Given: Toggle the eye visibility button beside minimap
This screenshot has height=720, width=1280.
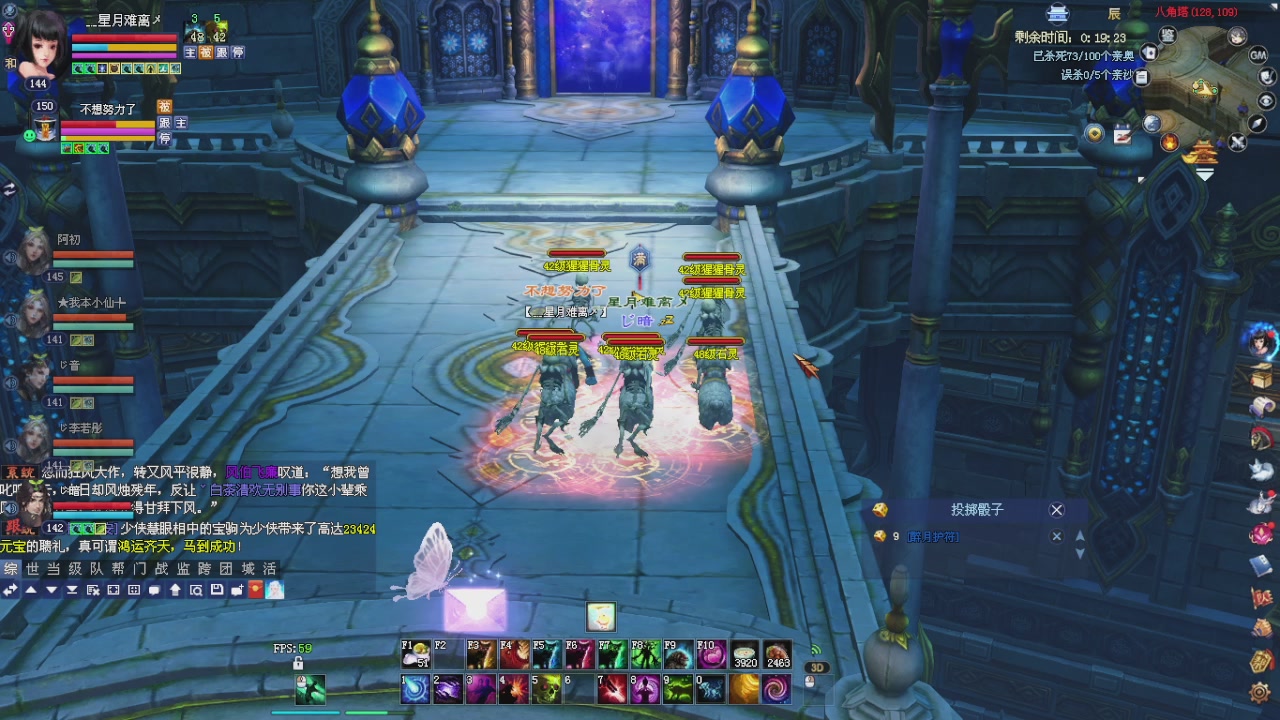Looking at the screenshot, I should [1266, 100].
